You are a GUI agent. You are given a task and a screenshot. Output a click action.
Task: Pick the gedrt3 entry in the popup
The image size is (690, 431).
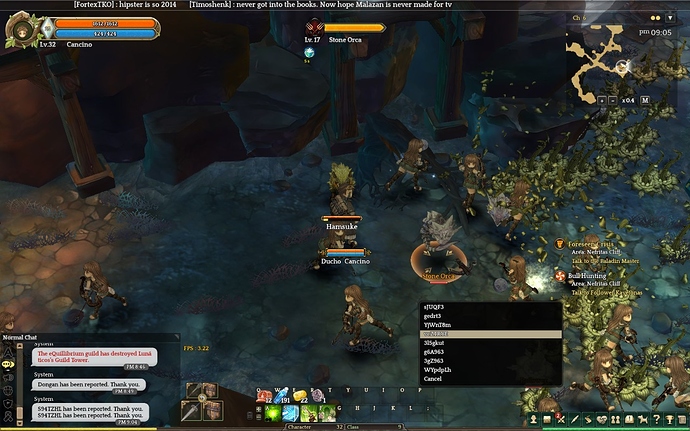coord(432,315)
